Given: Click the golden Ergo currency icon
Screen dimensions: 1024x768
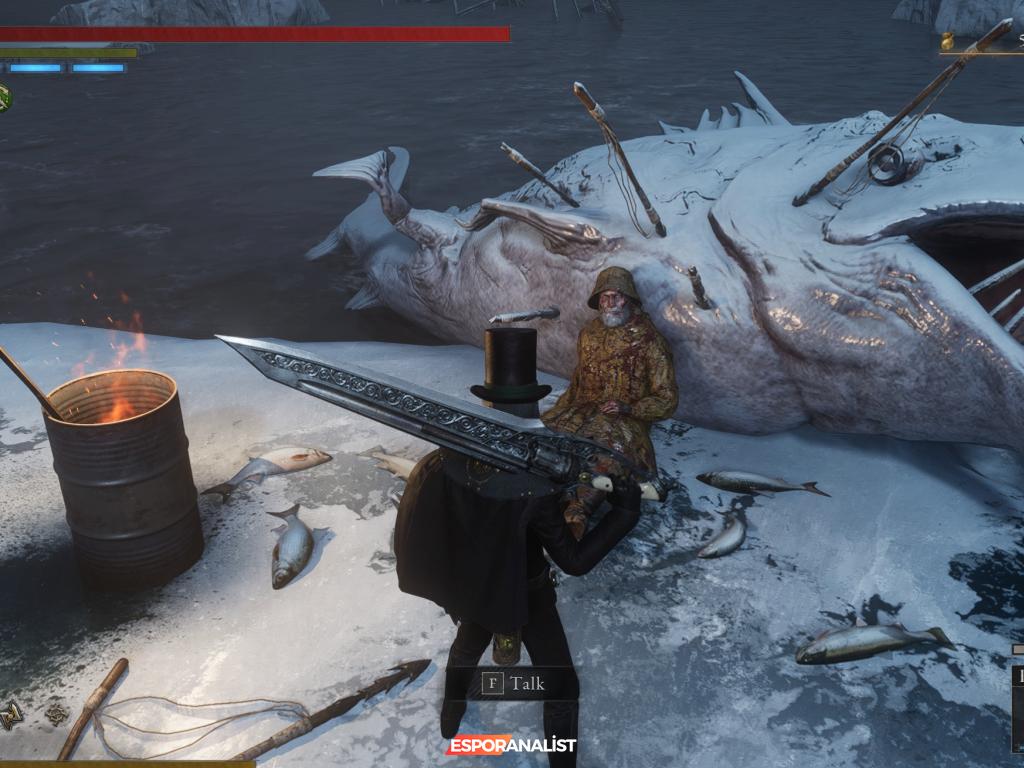Looking at the screenshot, I should click(947, 42).
